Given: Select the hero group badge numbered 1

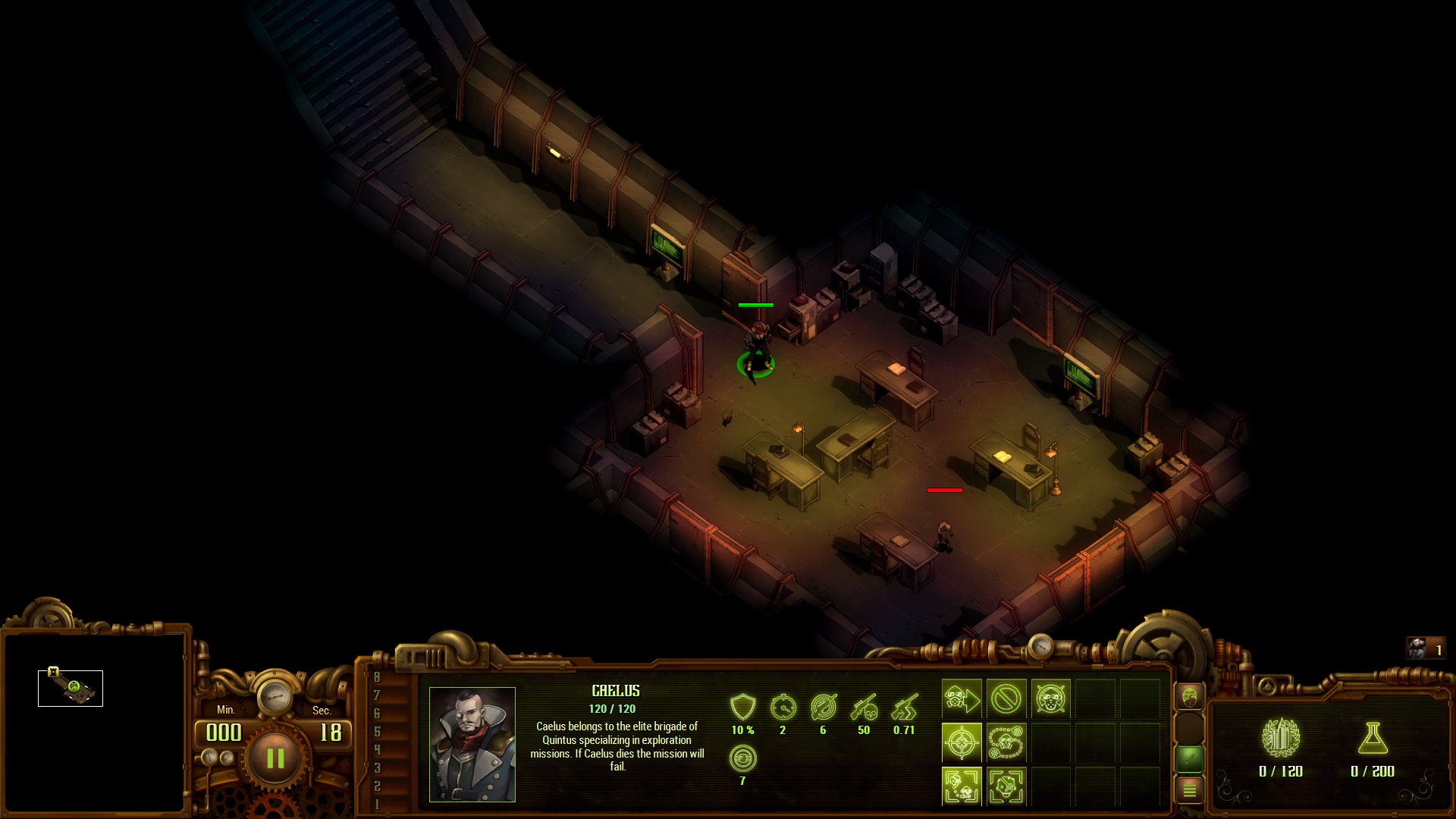Looking at the screenshot, I should (1425, 649).
